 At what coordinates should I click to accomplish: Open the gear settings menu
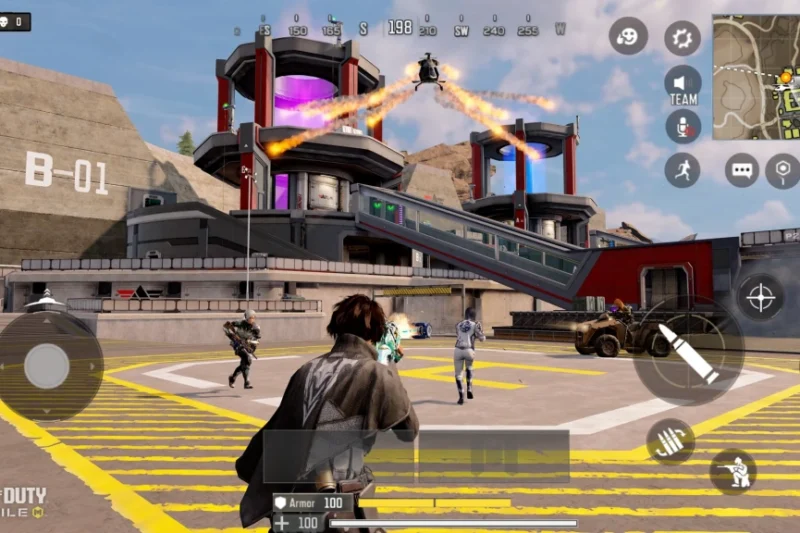tap(683, 38)
